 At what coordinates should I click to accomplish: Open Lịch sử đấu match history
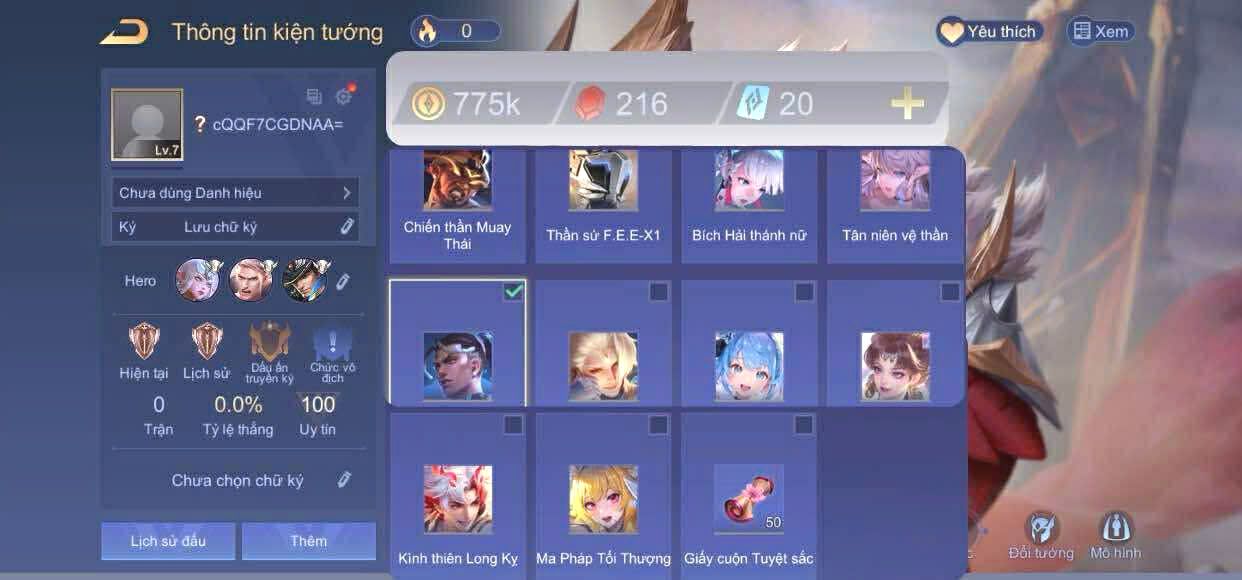pos(168,541)
